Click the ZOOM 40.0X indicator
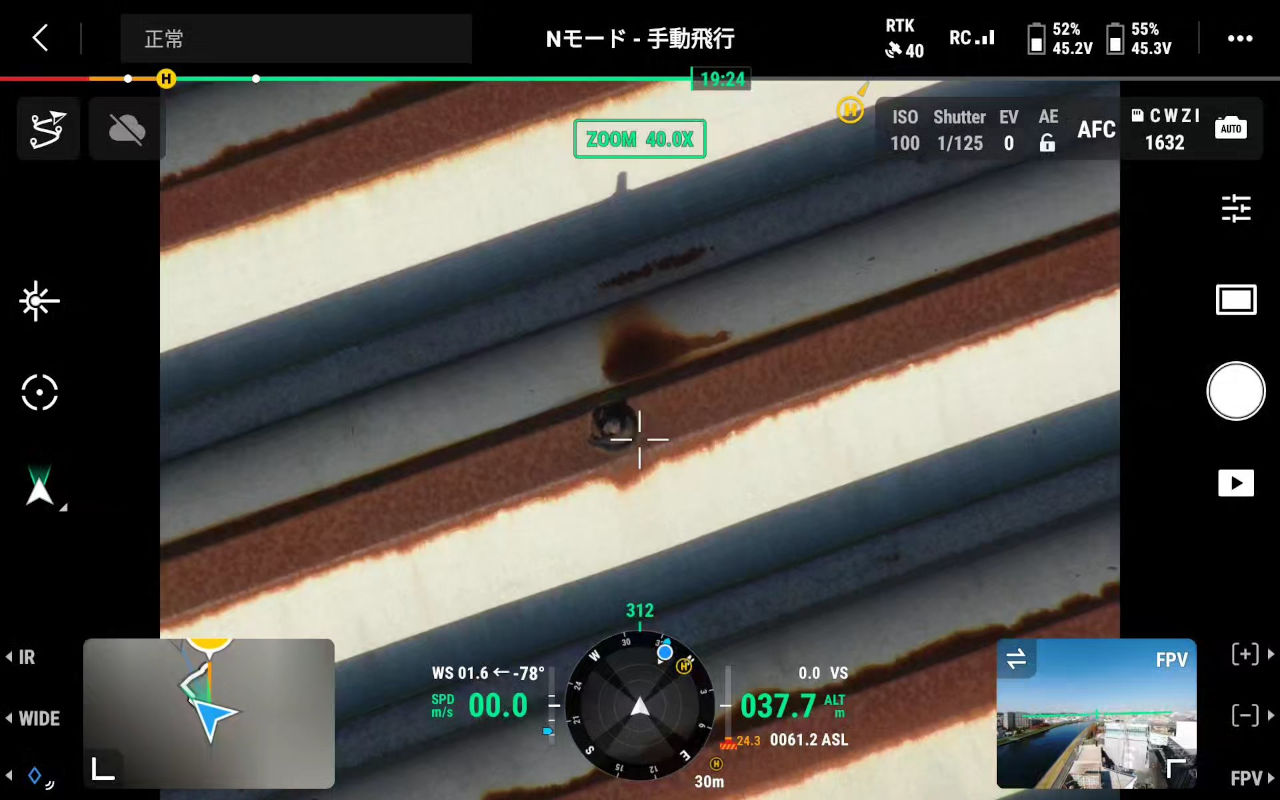 [x=640, y=139]
